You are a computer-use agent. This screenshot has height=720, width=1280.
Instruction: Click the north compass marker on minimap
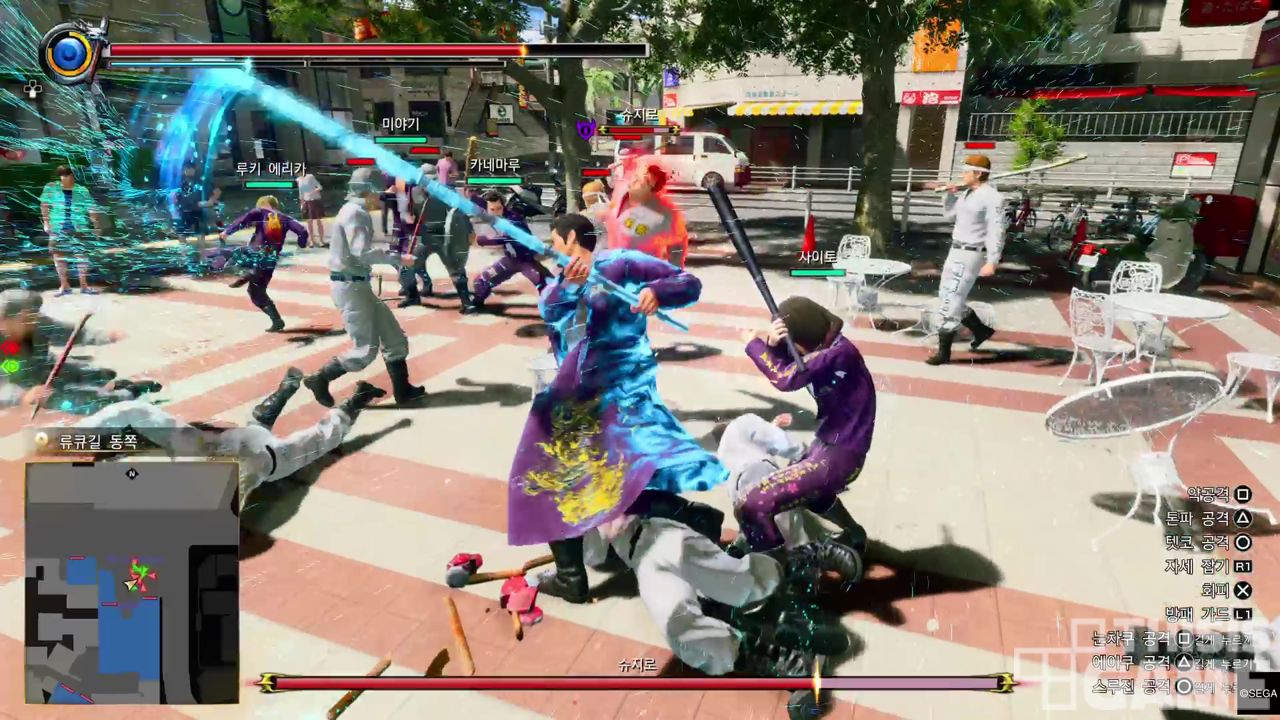coord(132,473)
